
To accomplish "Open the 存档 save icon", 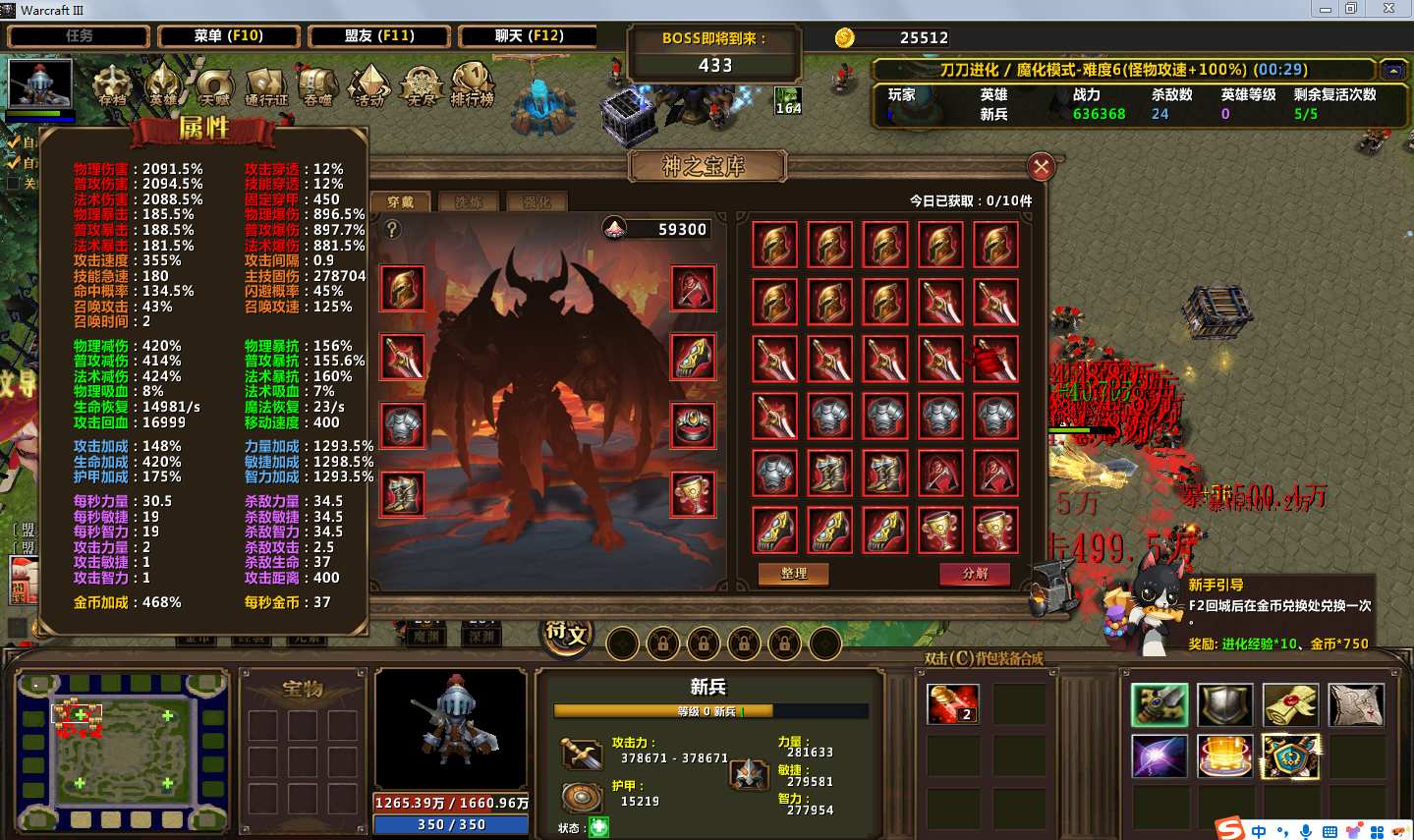I will pos(112,84).
